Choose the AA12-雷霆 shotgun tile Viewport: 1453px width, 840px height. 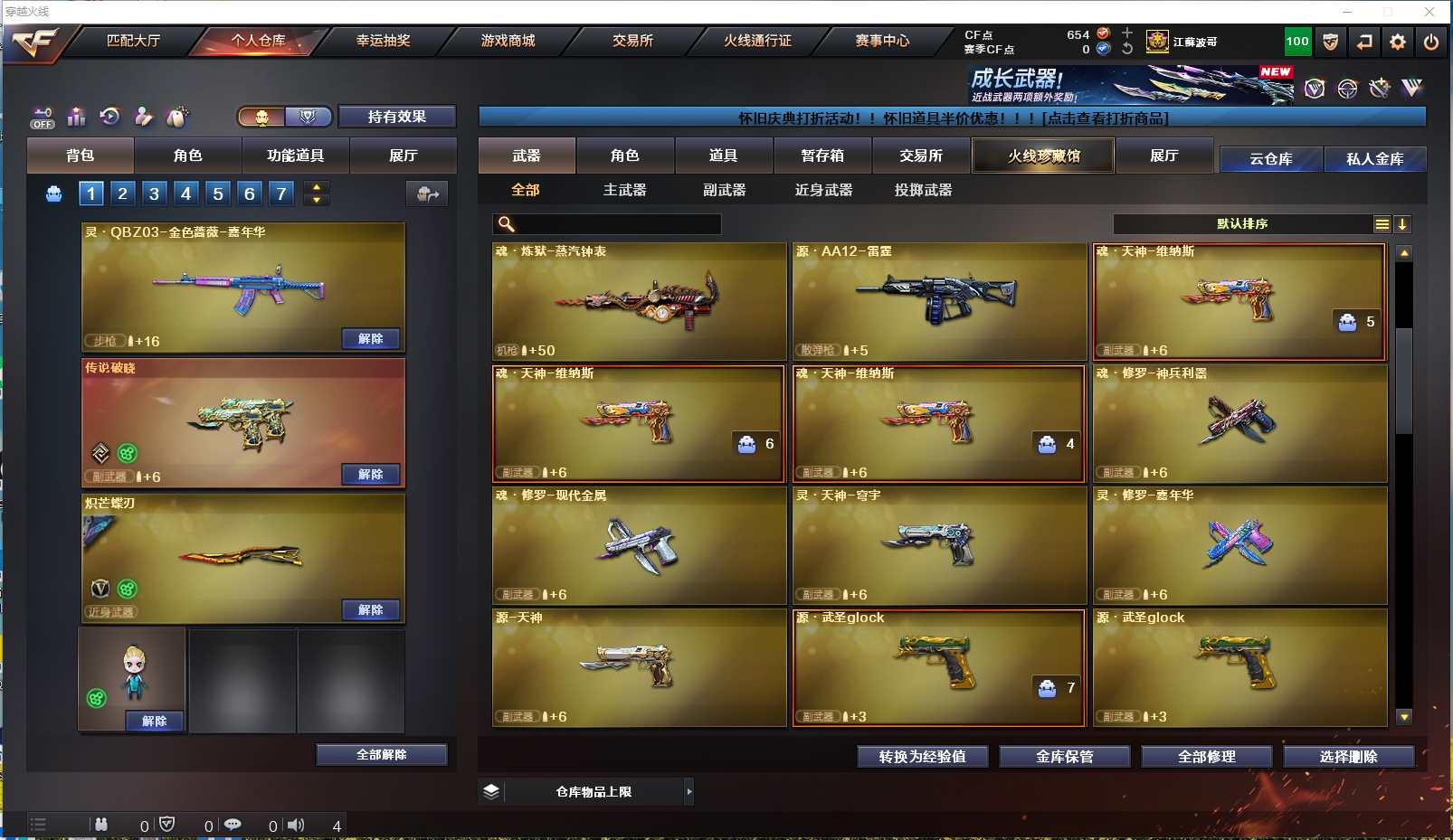(939, 301)
